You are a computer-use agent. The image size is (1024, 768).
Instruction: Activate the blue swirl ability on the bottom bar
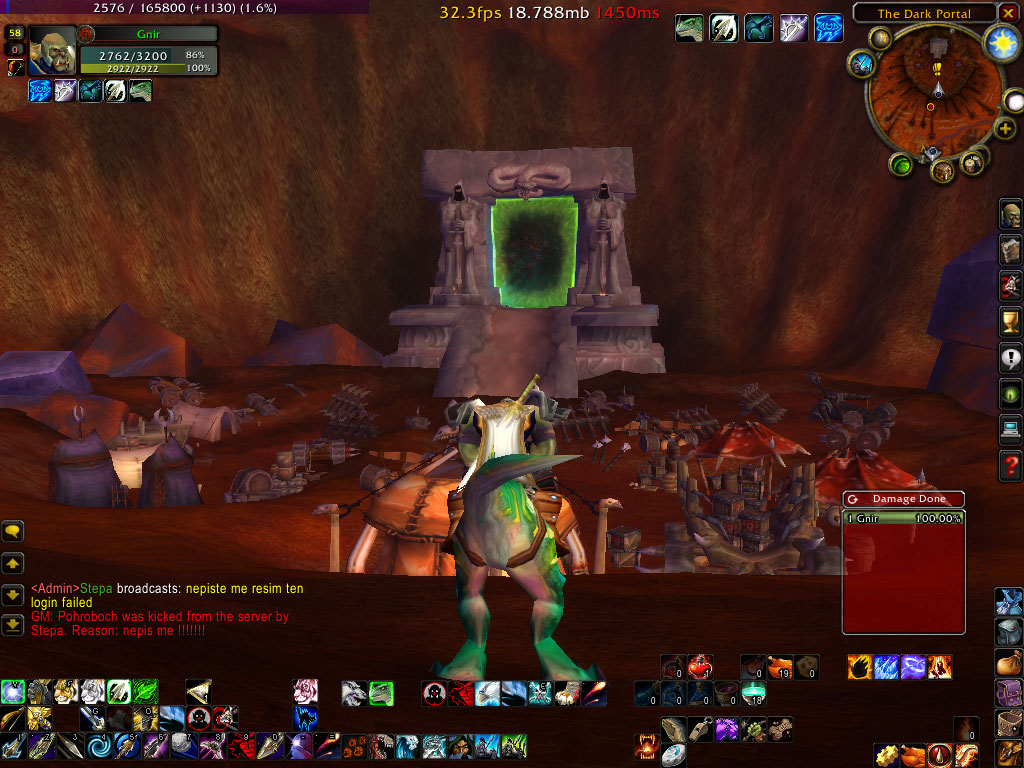coord(99,746)
